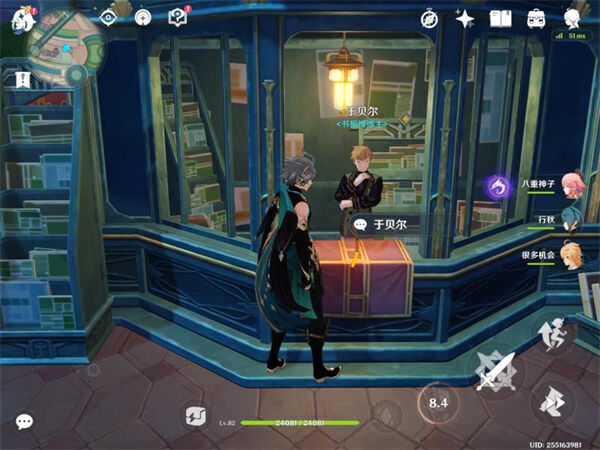Toggle the eye-shaped view icon
The image size is (600, 450).
[x=109, y=16]
